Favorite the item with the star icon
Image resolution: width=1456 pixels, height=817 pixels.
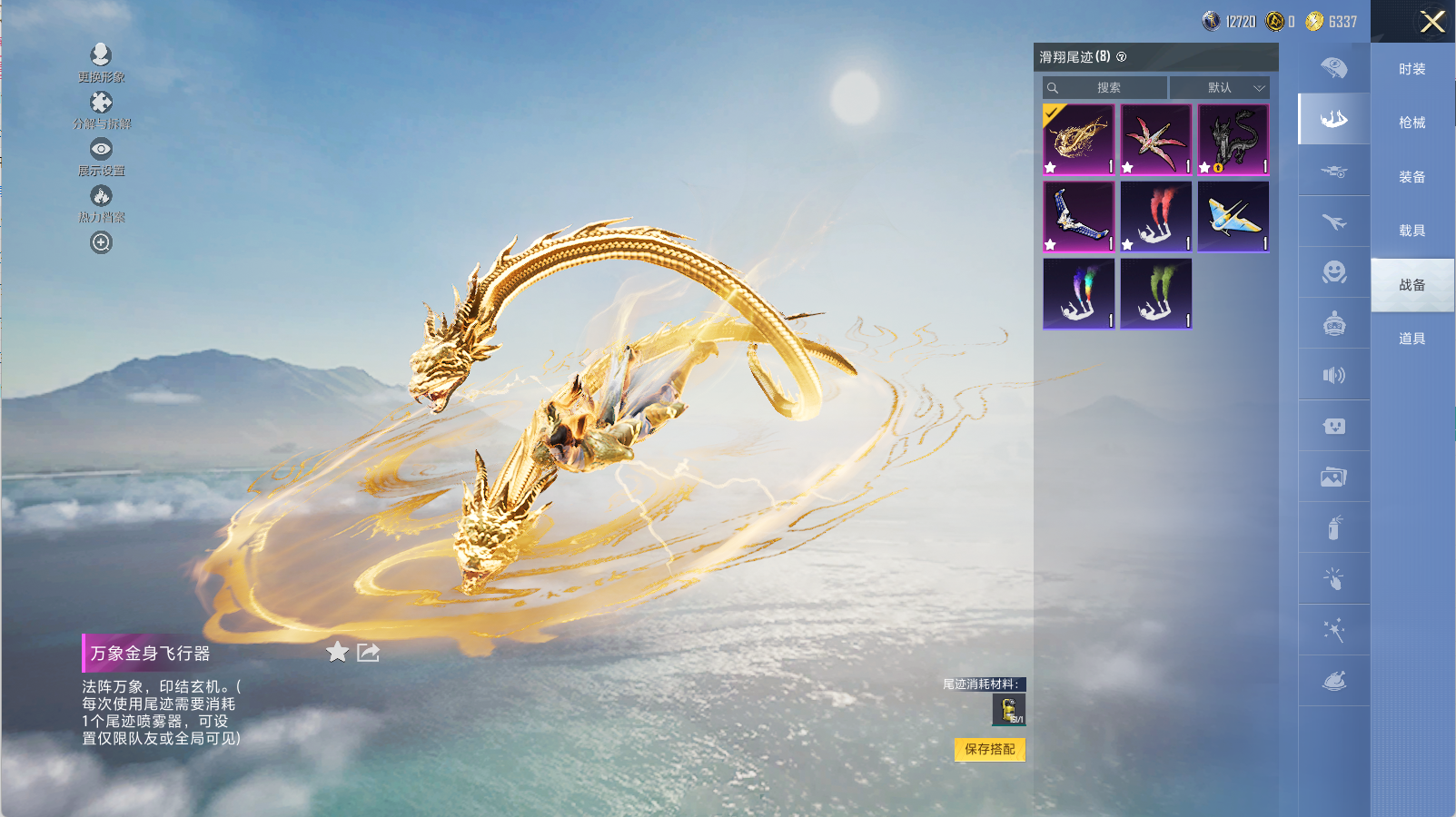point(337,652)
